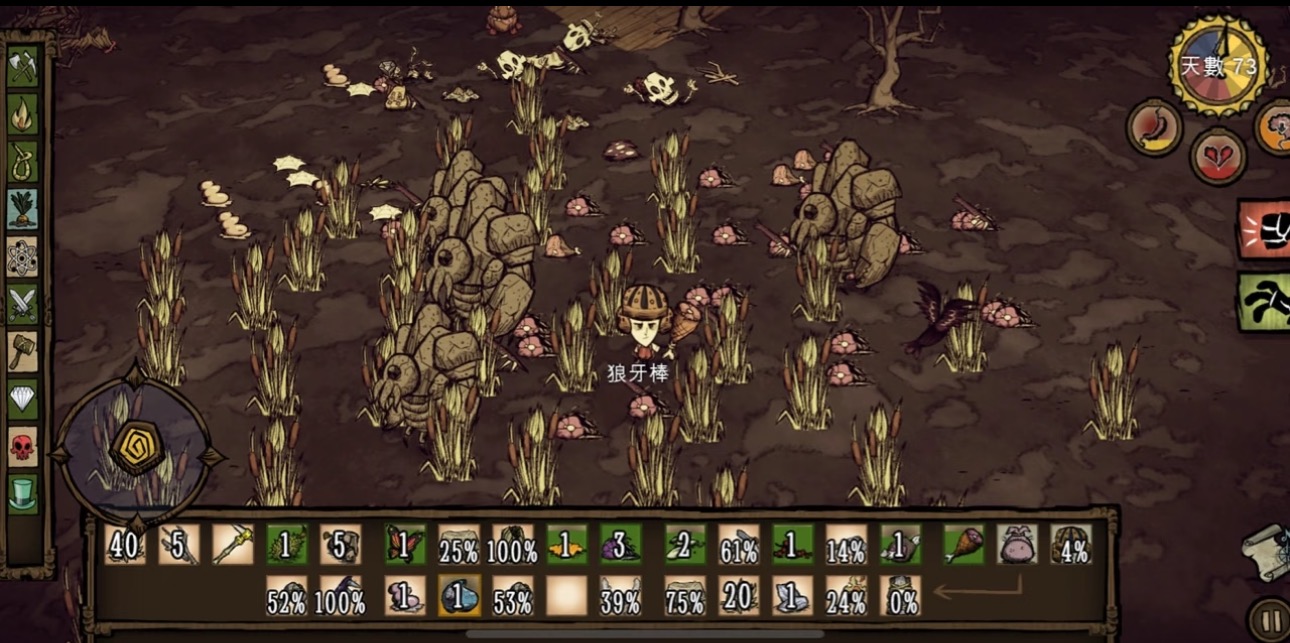Image resolution: width=1290 pixels, height=643 pixels.
Task: Open the Magic red skull crafting tab
Action: pos(23,446)
